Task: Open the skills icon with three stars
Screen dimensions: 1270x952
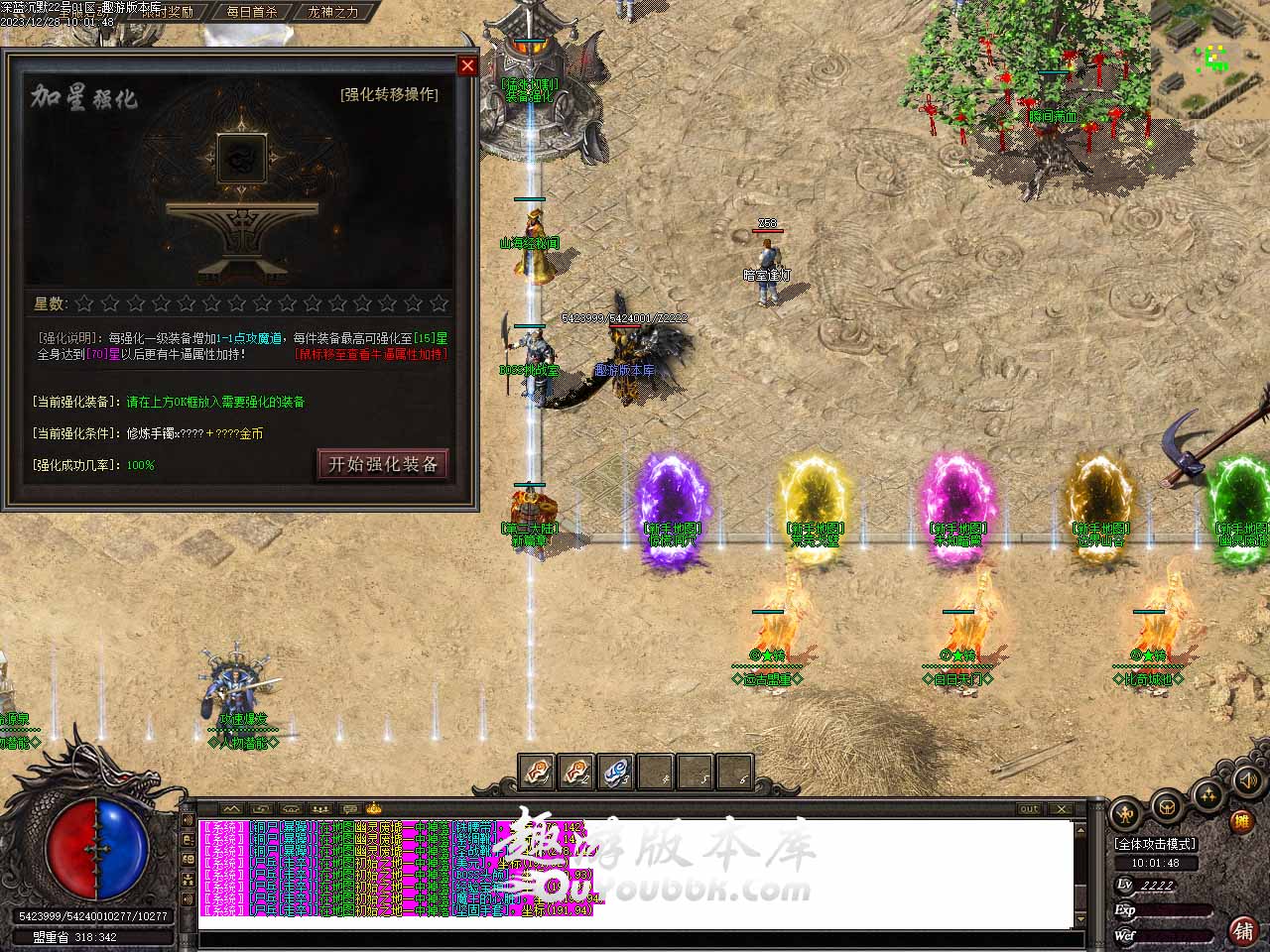Action: [x=1207, y=794]
